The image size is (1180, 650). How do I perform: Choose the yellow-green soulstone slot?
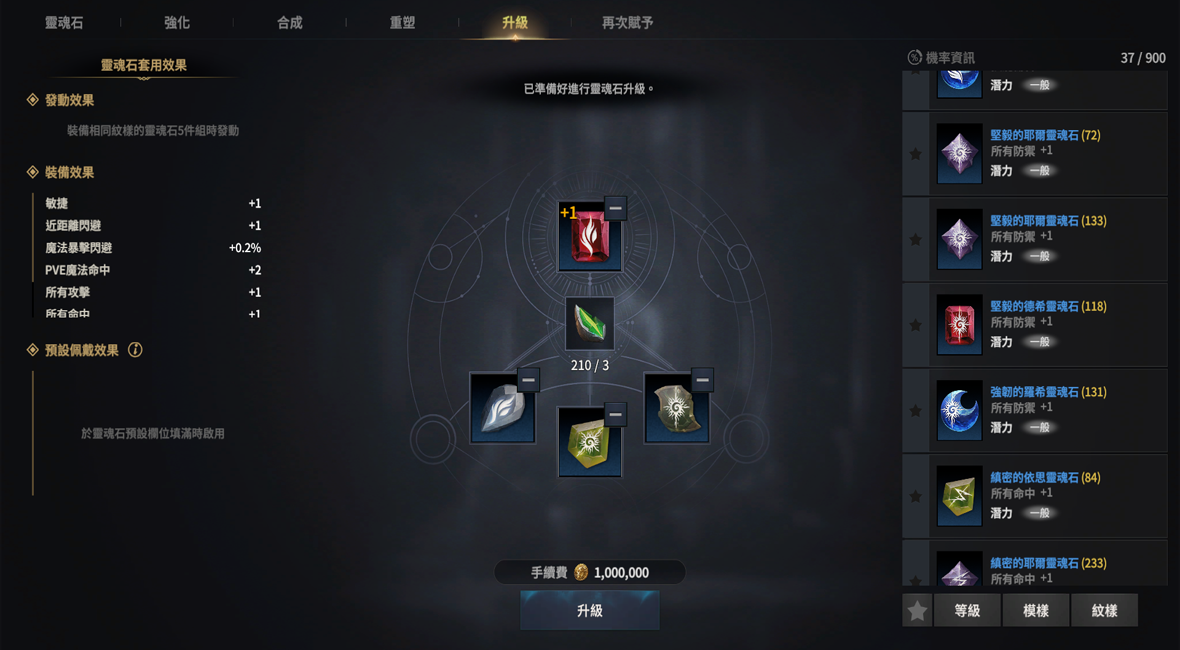[x=588, y=443]
